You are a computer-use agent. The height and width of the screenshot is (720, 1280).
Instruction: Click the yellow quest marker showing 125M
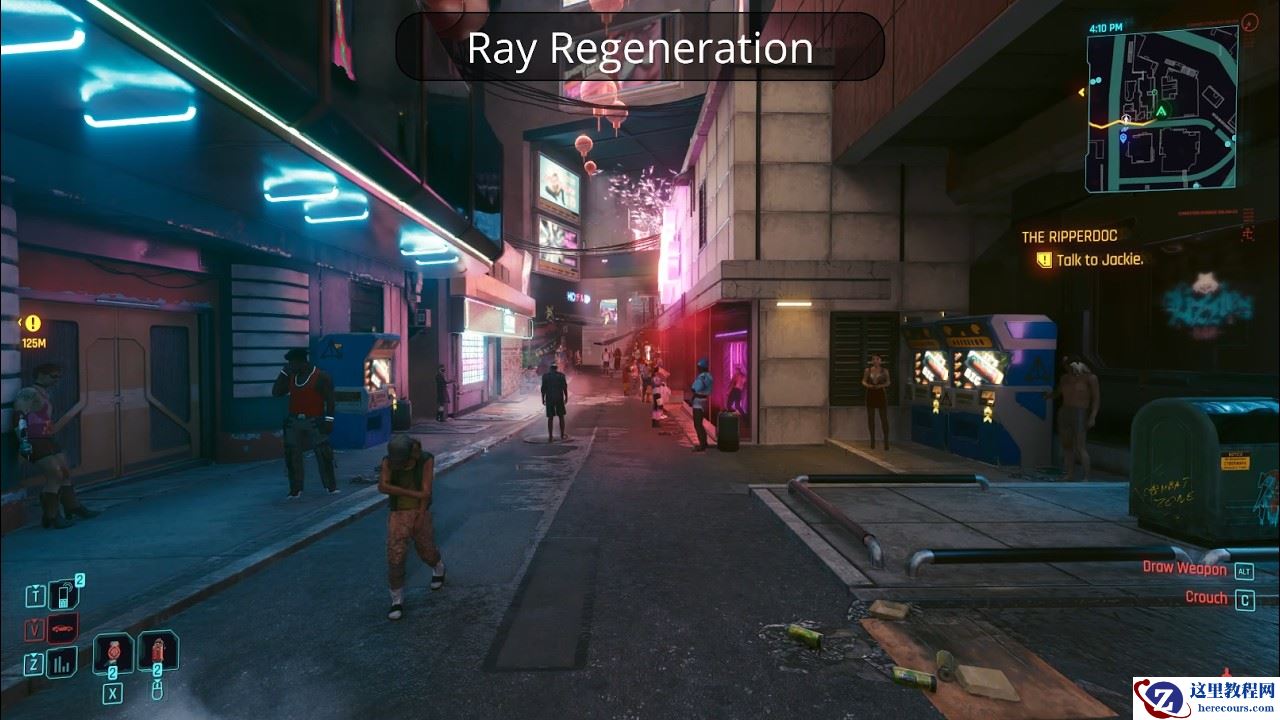(33, 324)
